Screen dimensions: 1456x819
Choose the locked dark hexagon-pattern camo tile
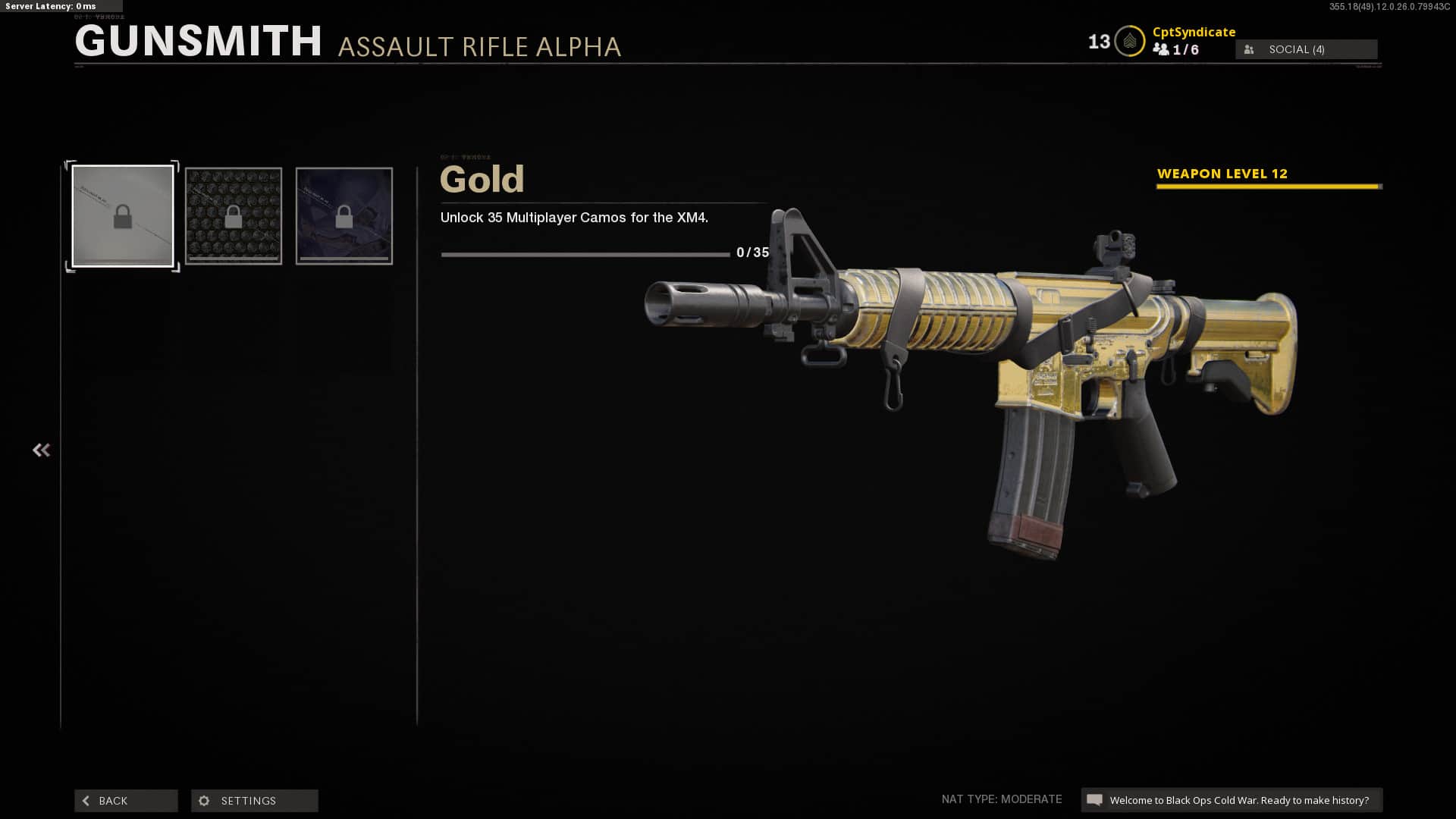pyautogui.click(x=234, y=217)
